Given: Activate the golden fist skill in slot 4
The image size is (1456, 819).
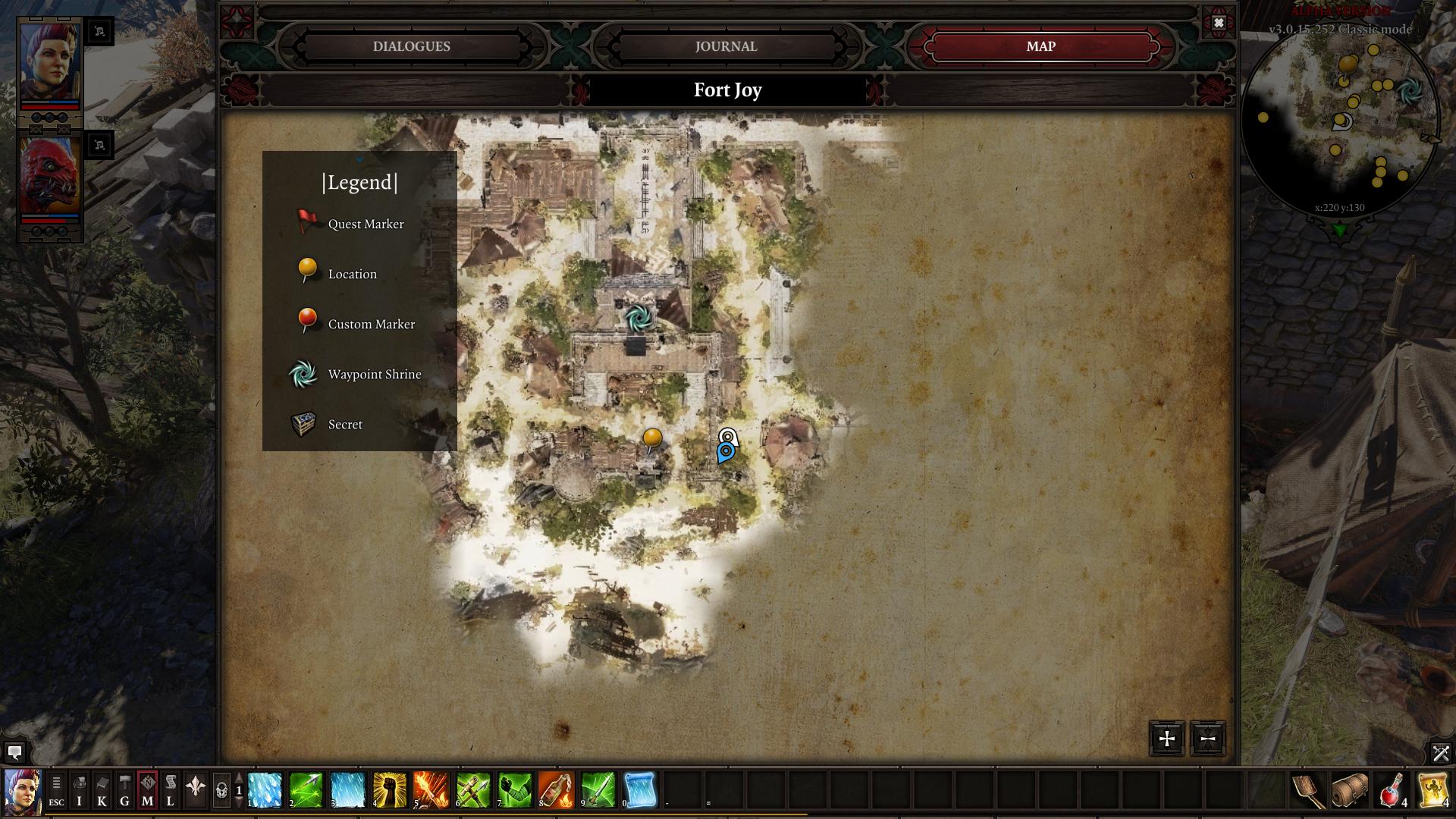Looking at the screenshot, I should pyautogui.click(x=389, y=790).
